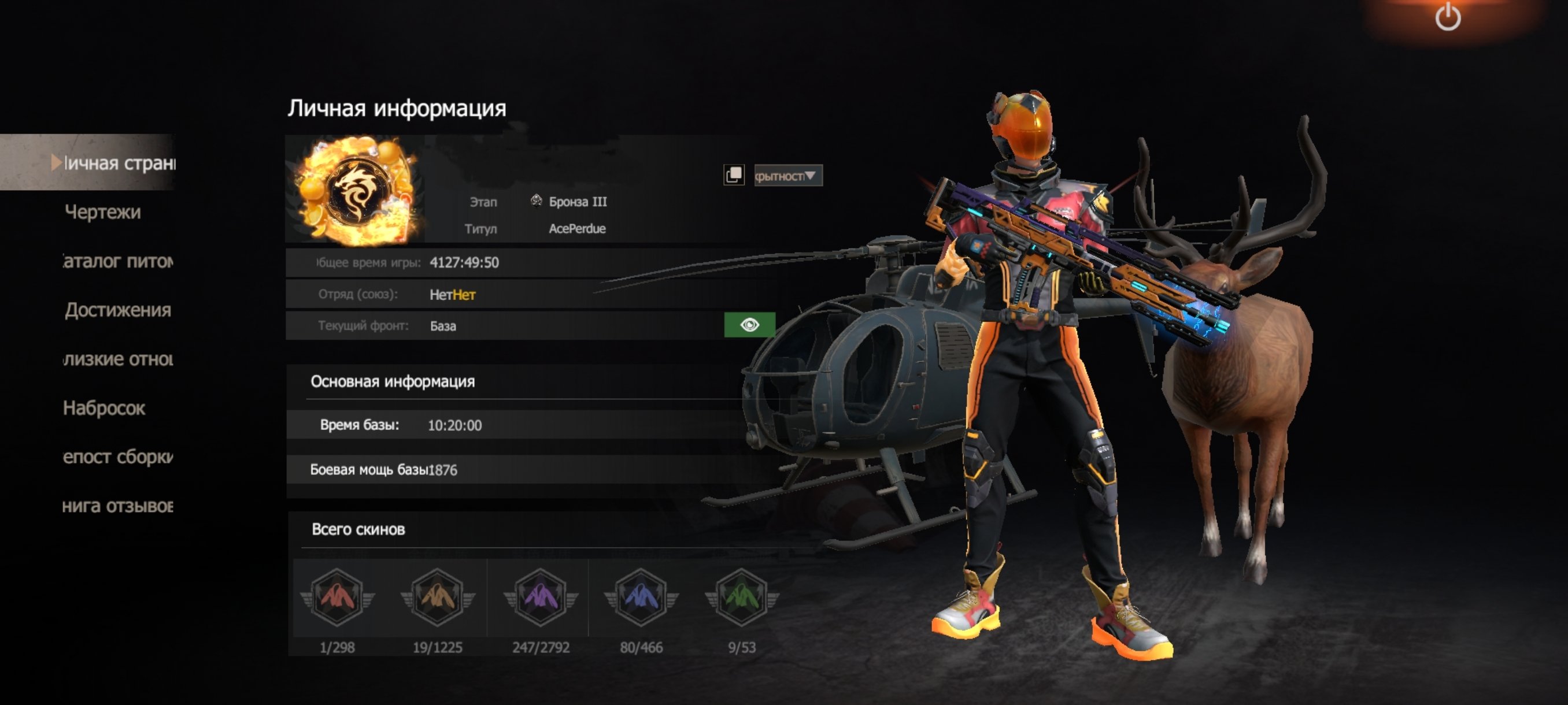Image resolution: width=1568 pixels, height=705 pixels.
Task: Go to the personal page tab
Action: [117, 162]
